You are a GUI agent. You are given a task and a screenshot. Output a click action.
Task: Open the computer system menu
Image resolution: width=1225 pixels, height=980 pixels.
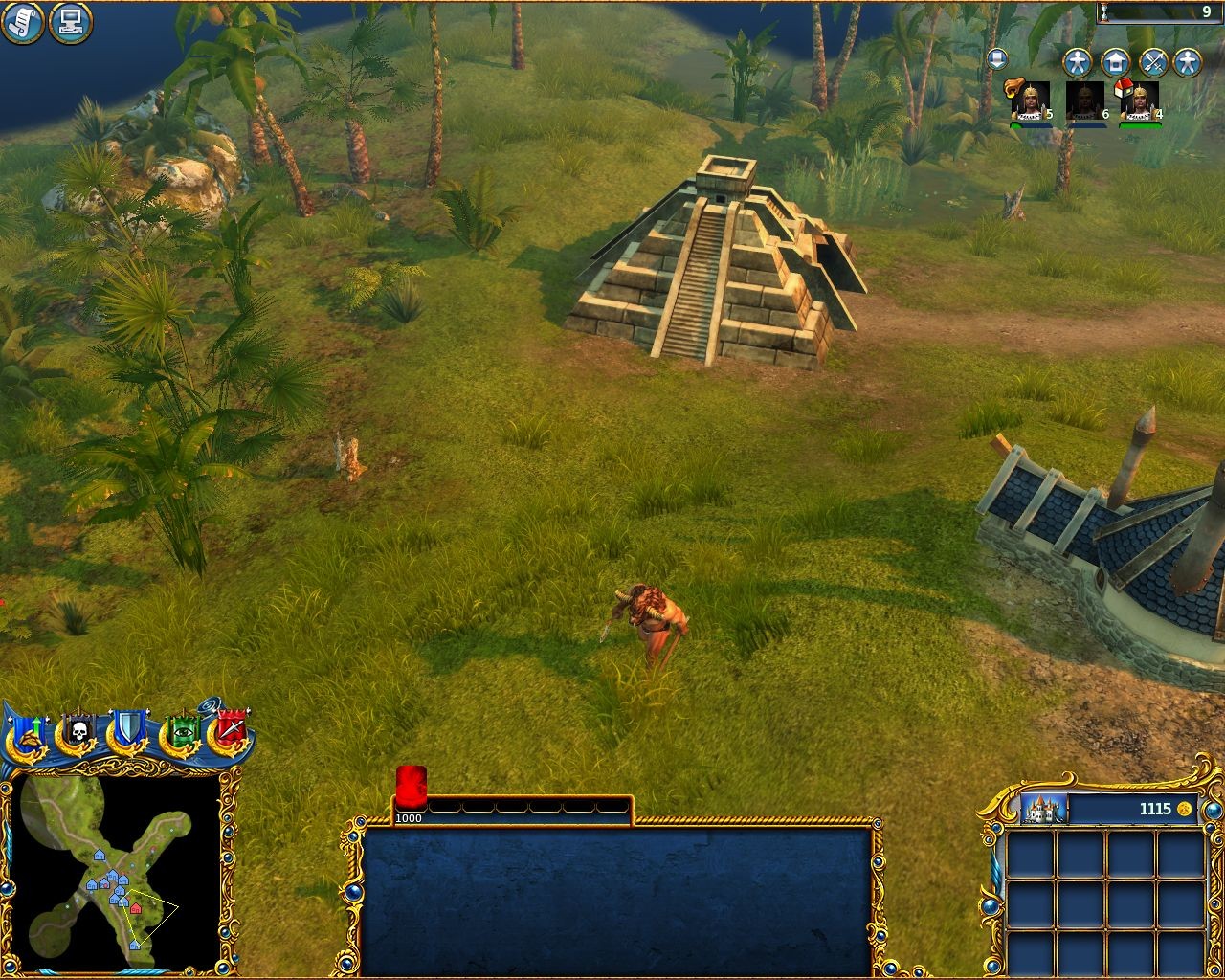click(x=70, y=21)
